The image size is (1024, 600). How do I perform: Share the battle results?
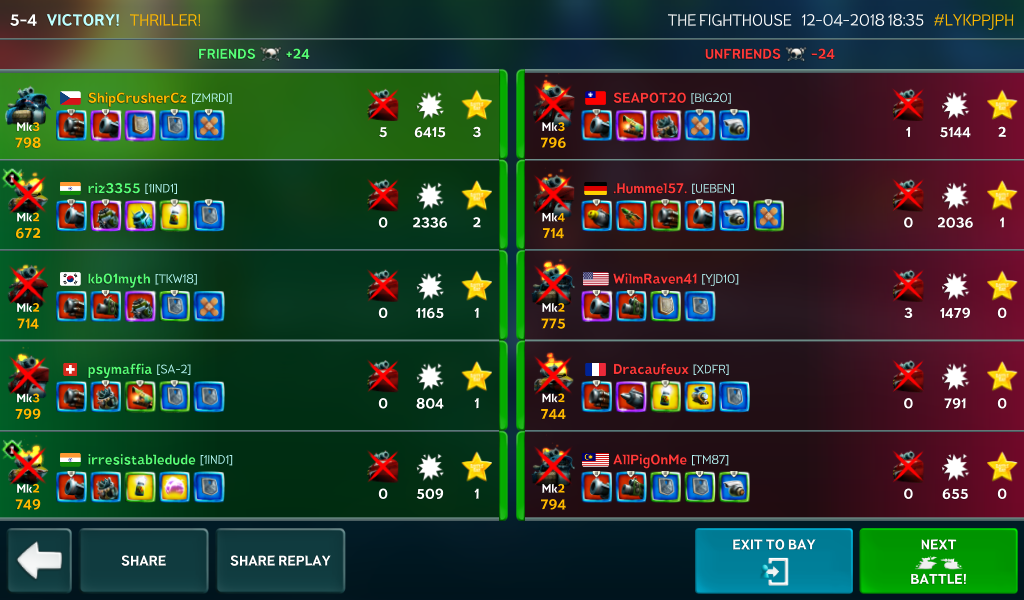point(144,560)
